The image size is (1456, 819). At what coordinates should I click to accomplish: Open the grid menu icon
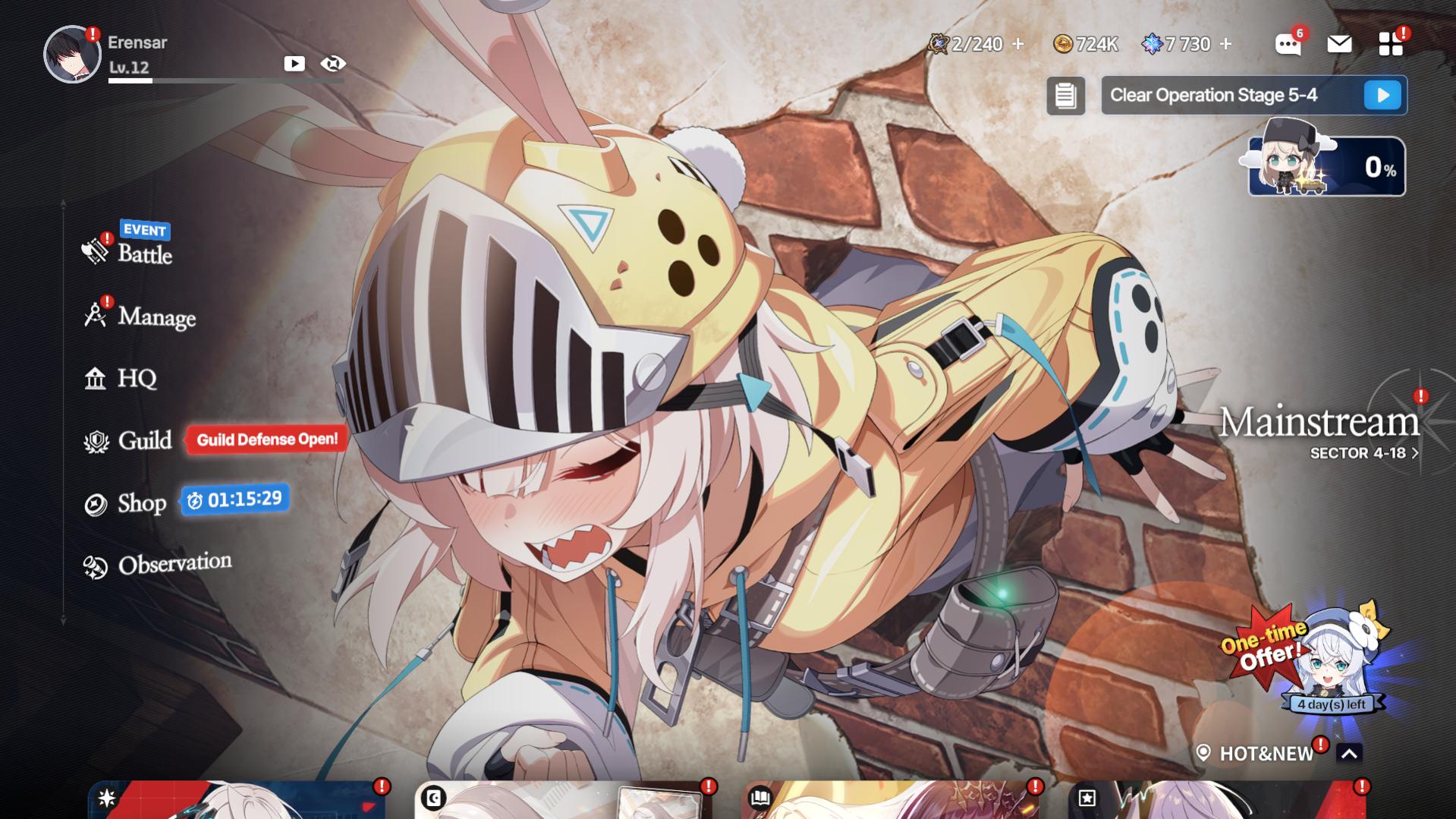[1390, 44]
